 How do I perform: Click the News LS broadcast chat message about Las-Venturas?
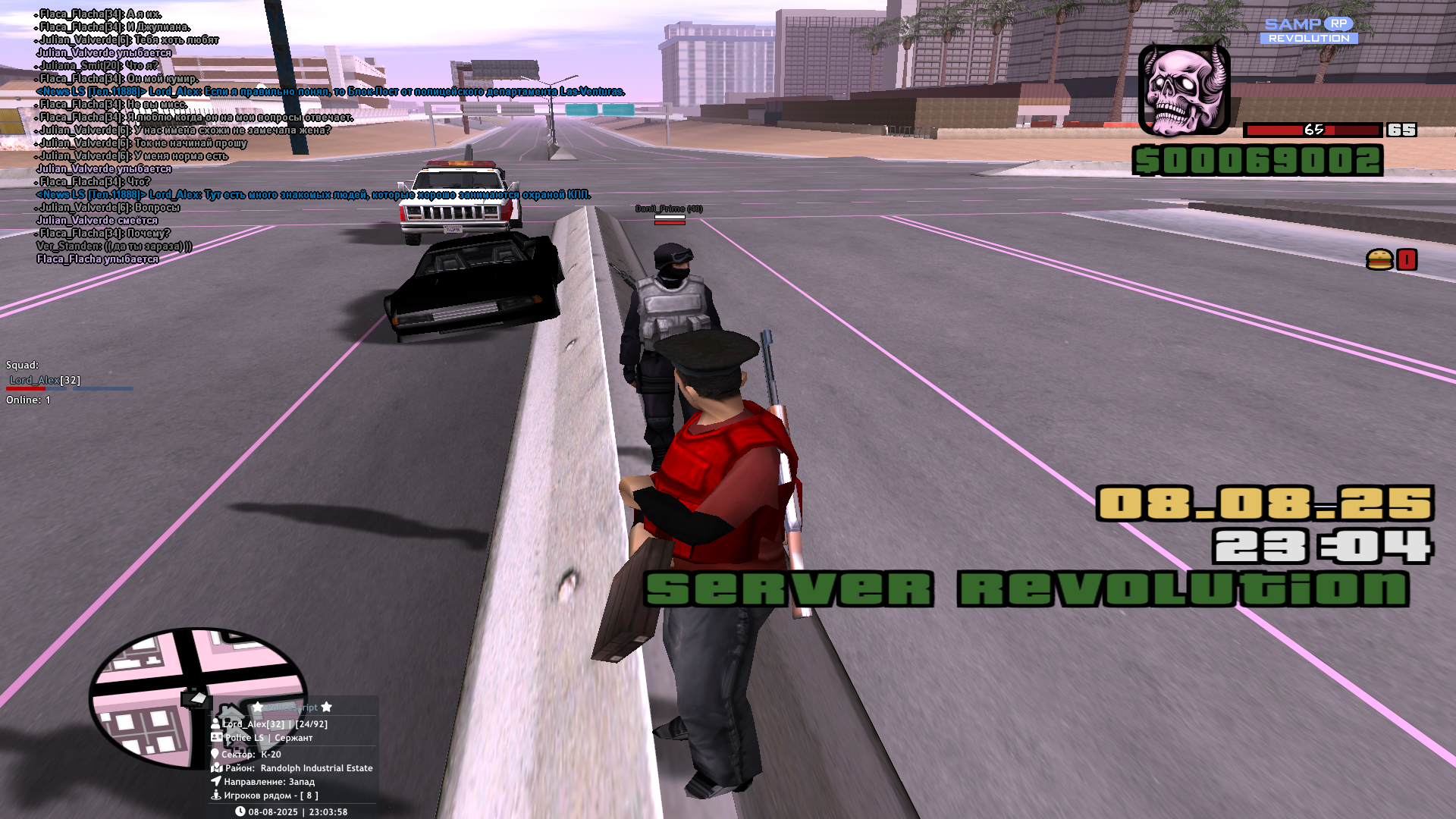[331, 92]
